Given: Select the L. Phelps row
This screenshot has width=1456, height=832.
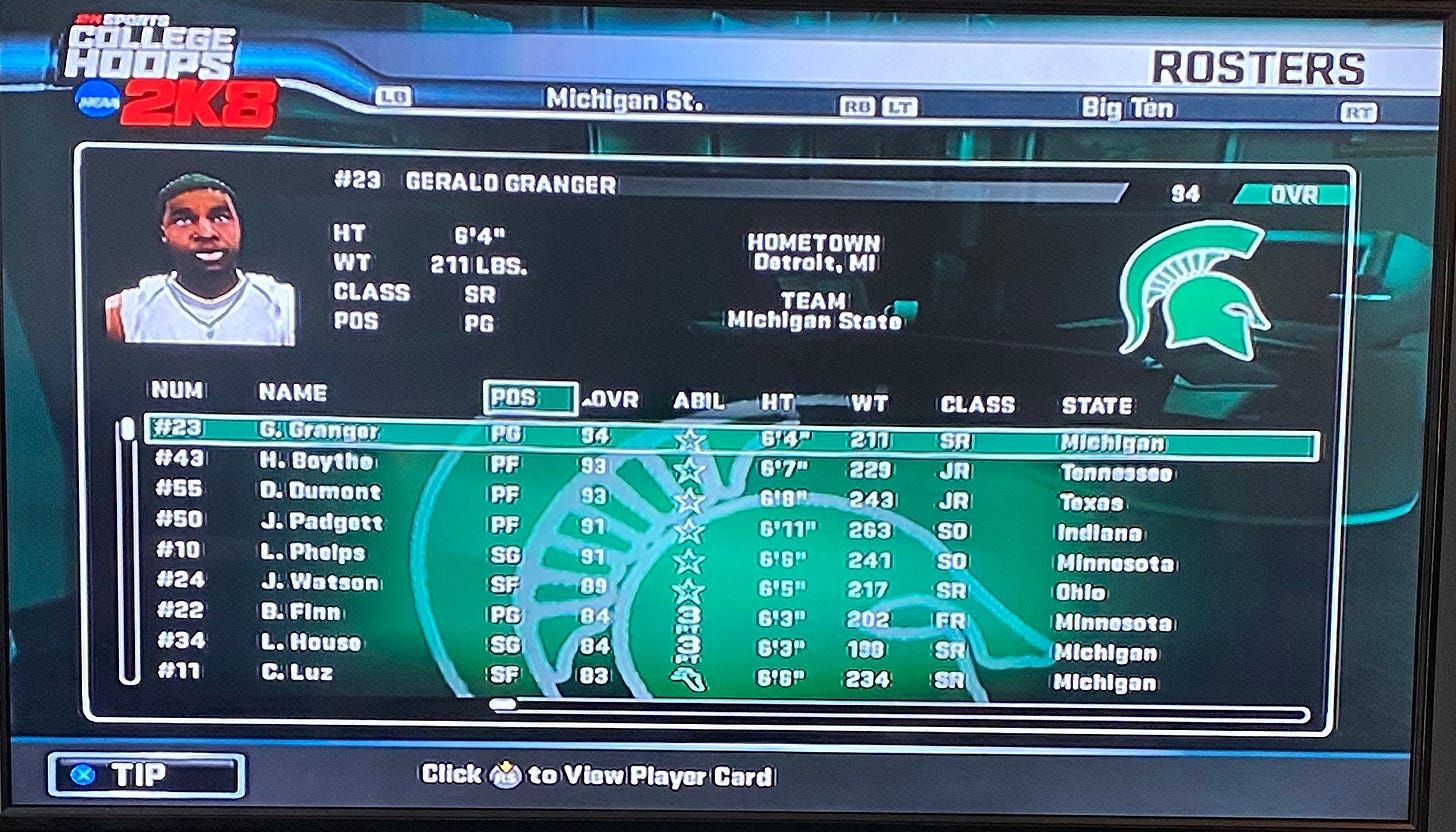Looking at the screenshot, I should click(x=312, y=553).
